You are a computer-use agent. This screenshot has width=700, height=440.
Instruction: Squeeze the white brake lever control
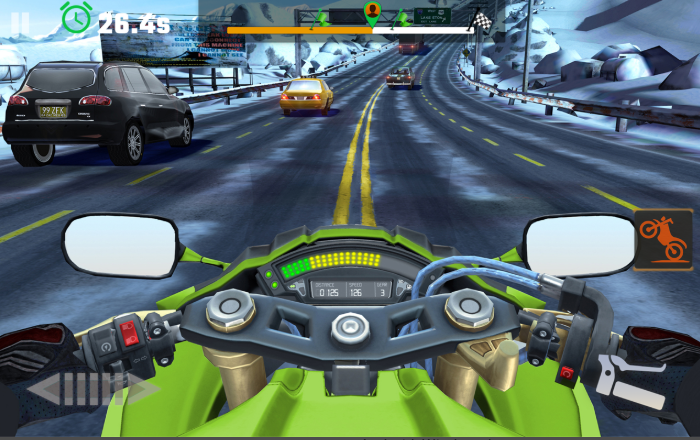pos(630,384)
